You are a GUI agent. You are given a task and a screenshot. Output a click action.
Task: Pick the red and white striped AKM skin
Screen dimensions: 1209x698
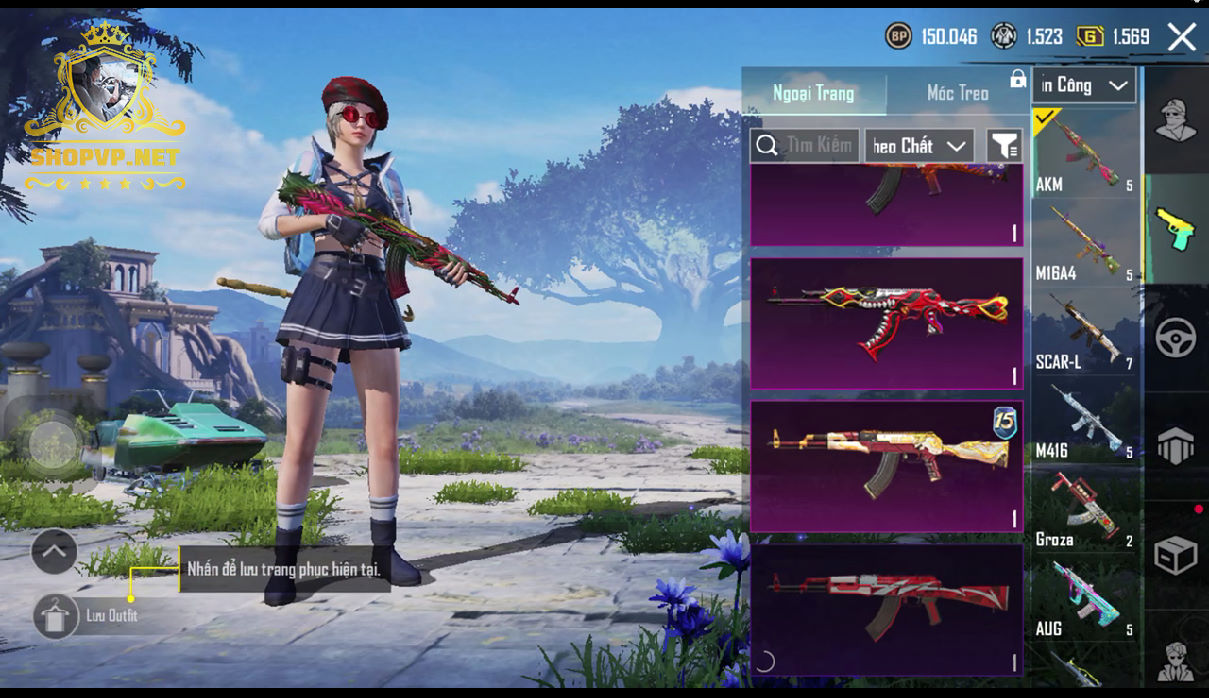click(x=886, y=609)
